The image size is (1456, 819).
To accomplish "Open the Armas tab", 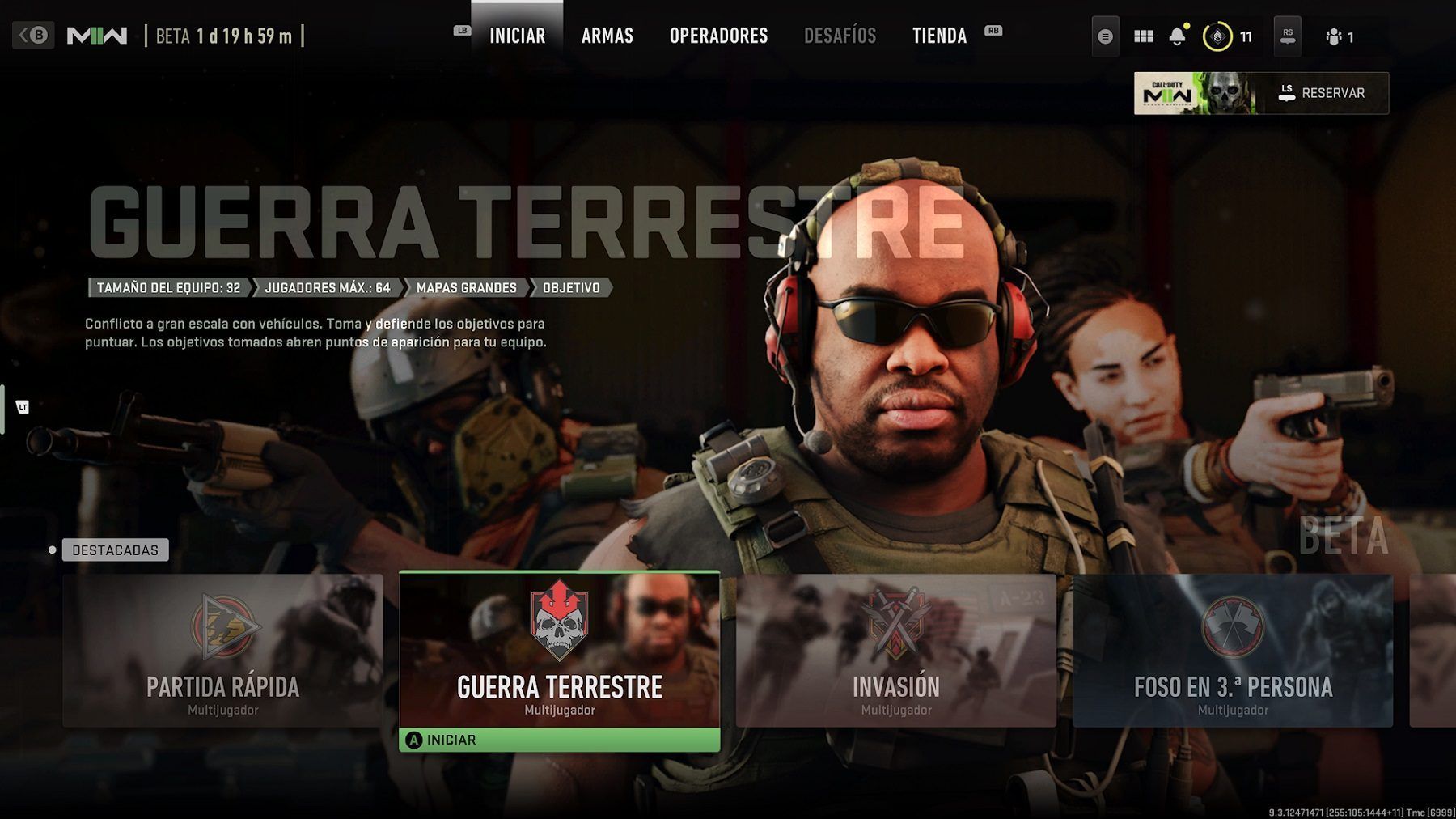I will (607, 36).
